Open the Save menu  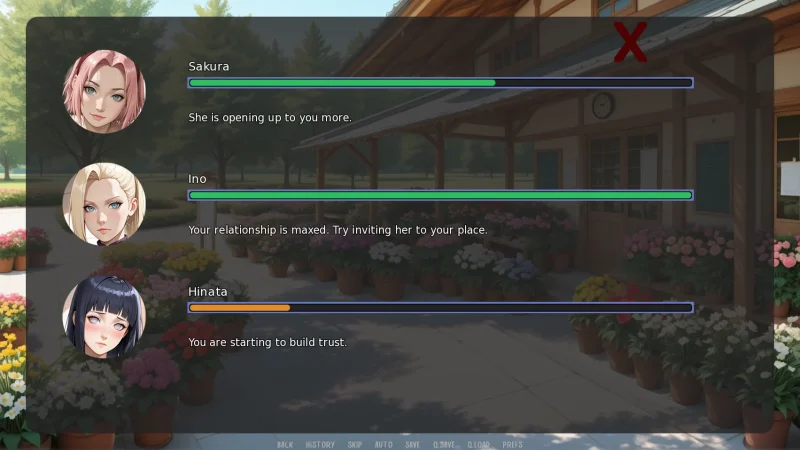[412, 444]
